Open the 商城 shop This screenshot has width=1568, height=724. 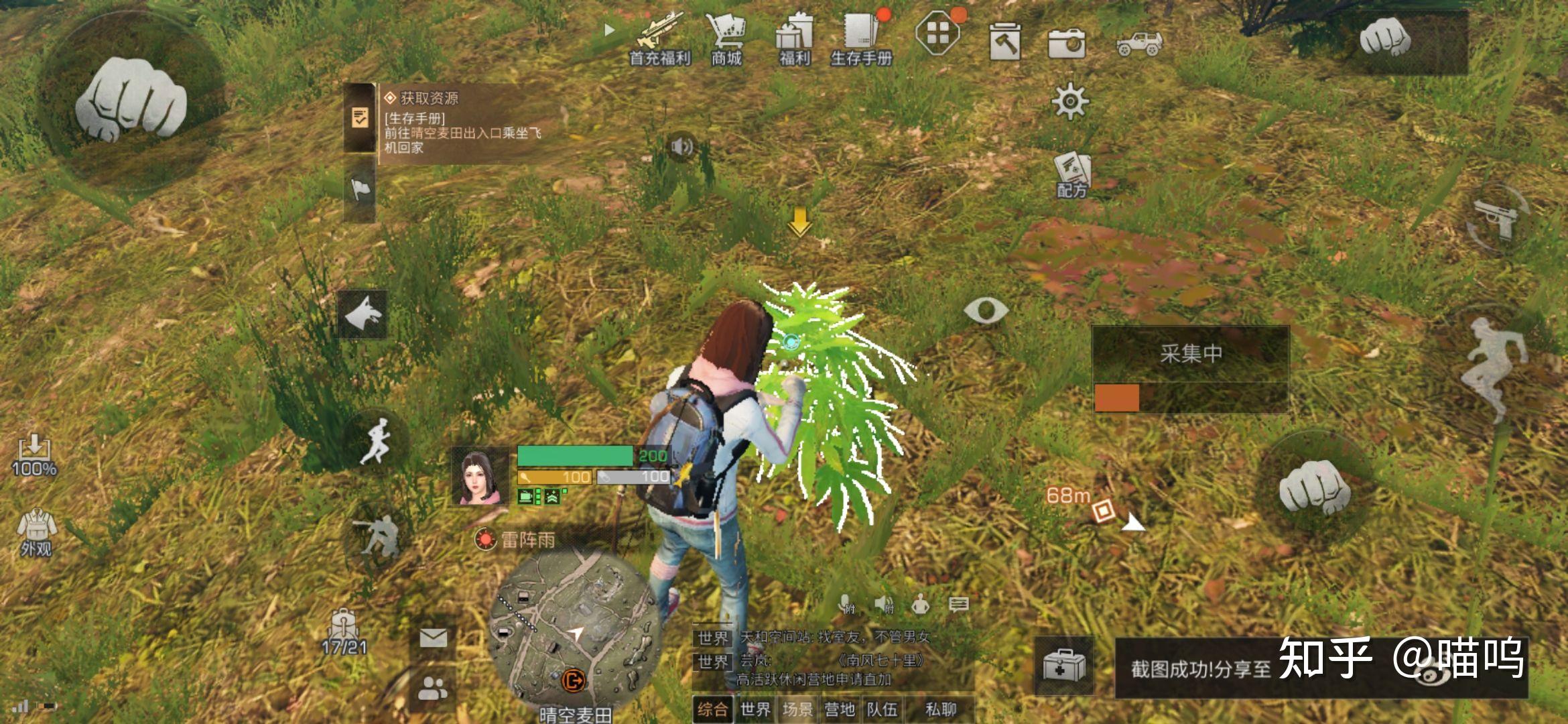point(726,39)
